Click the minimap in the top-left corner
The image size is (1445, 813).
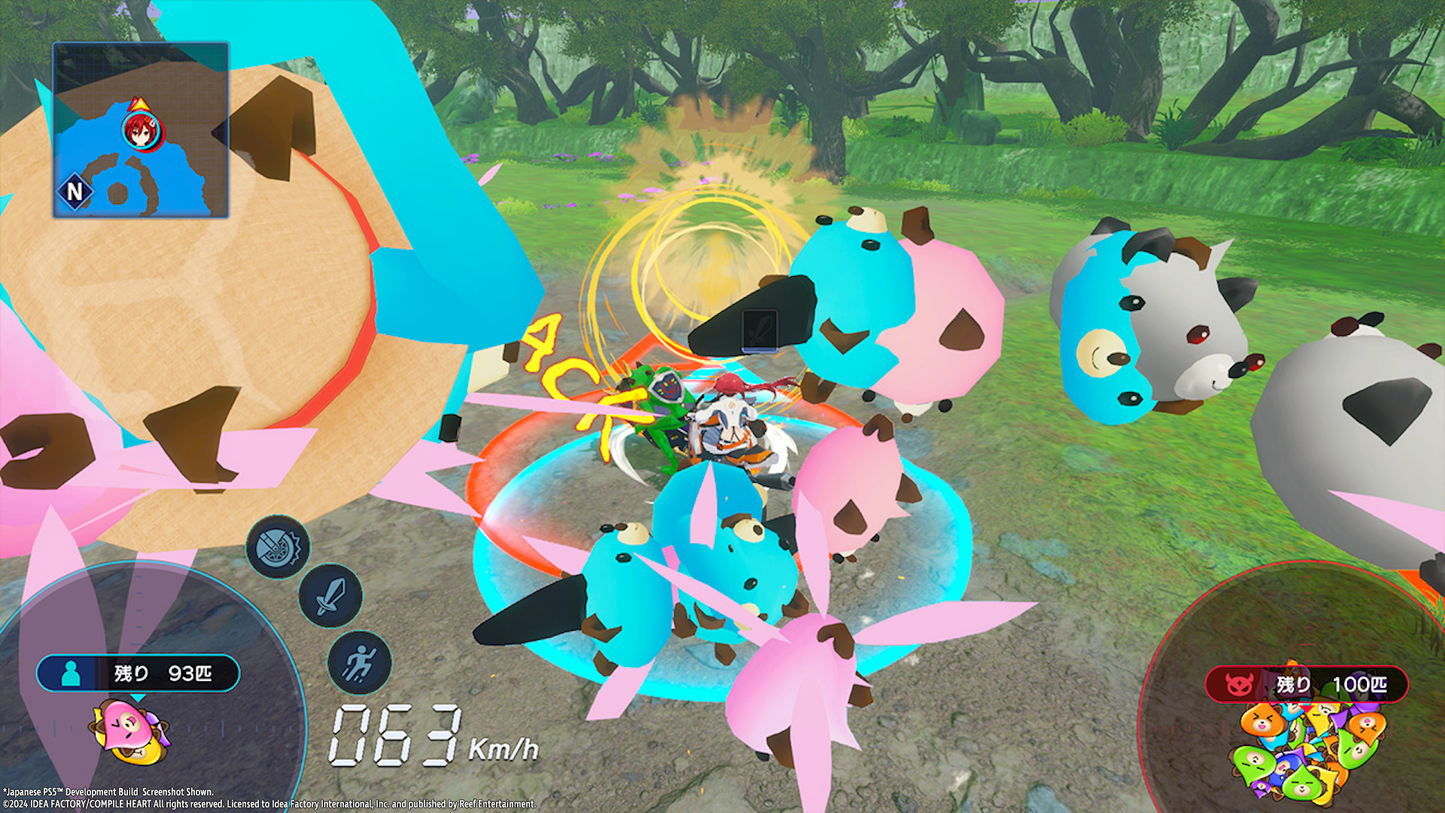point(140,130)
